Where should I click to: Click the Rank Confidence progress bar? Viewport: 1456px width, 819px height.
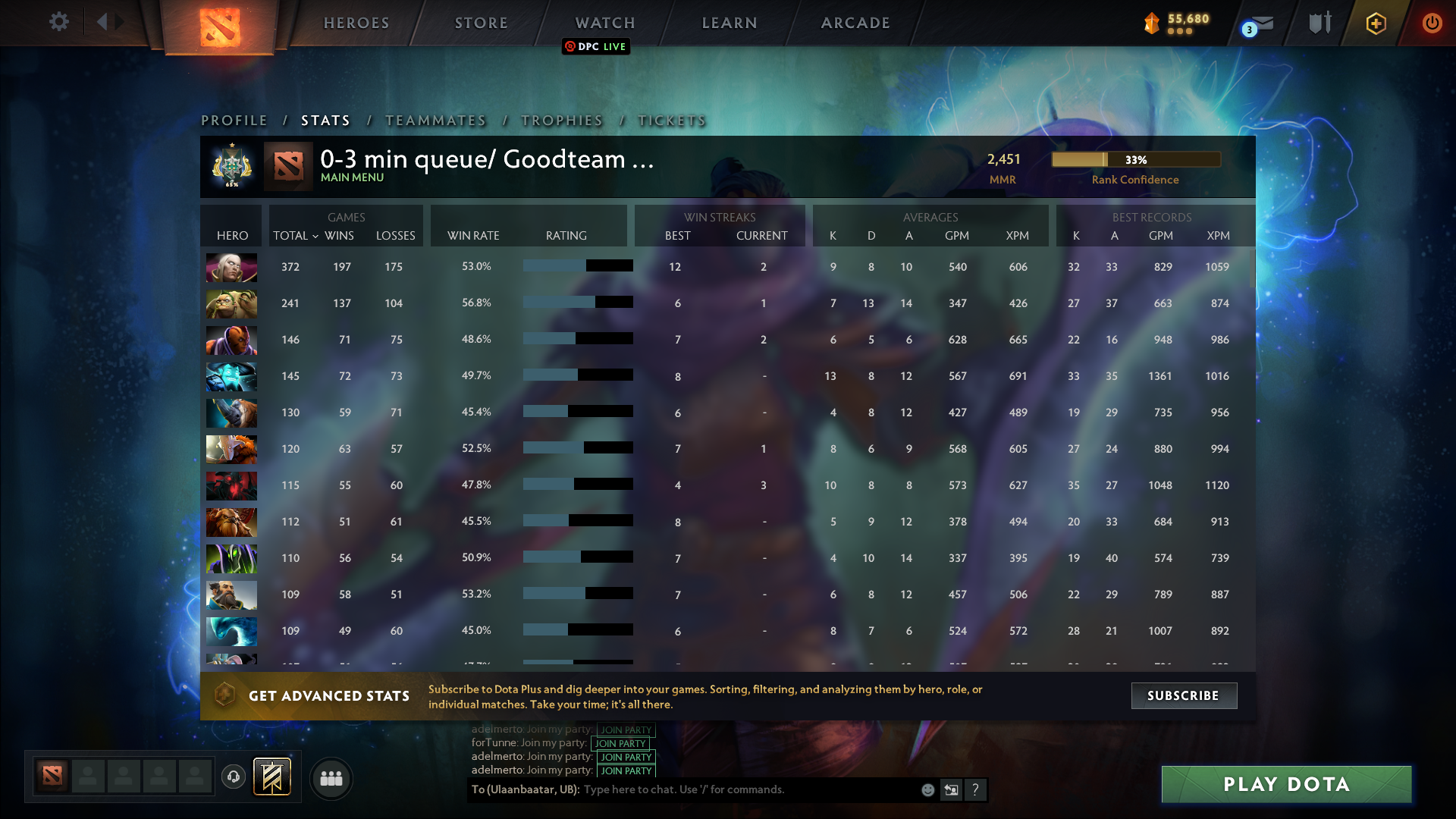pyautogui.click(x=1135, y=159)
